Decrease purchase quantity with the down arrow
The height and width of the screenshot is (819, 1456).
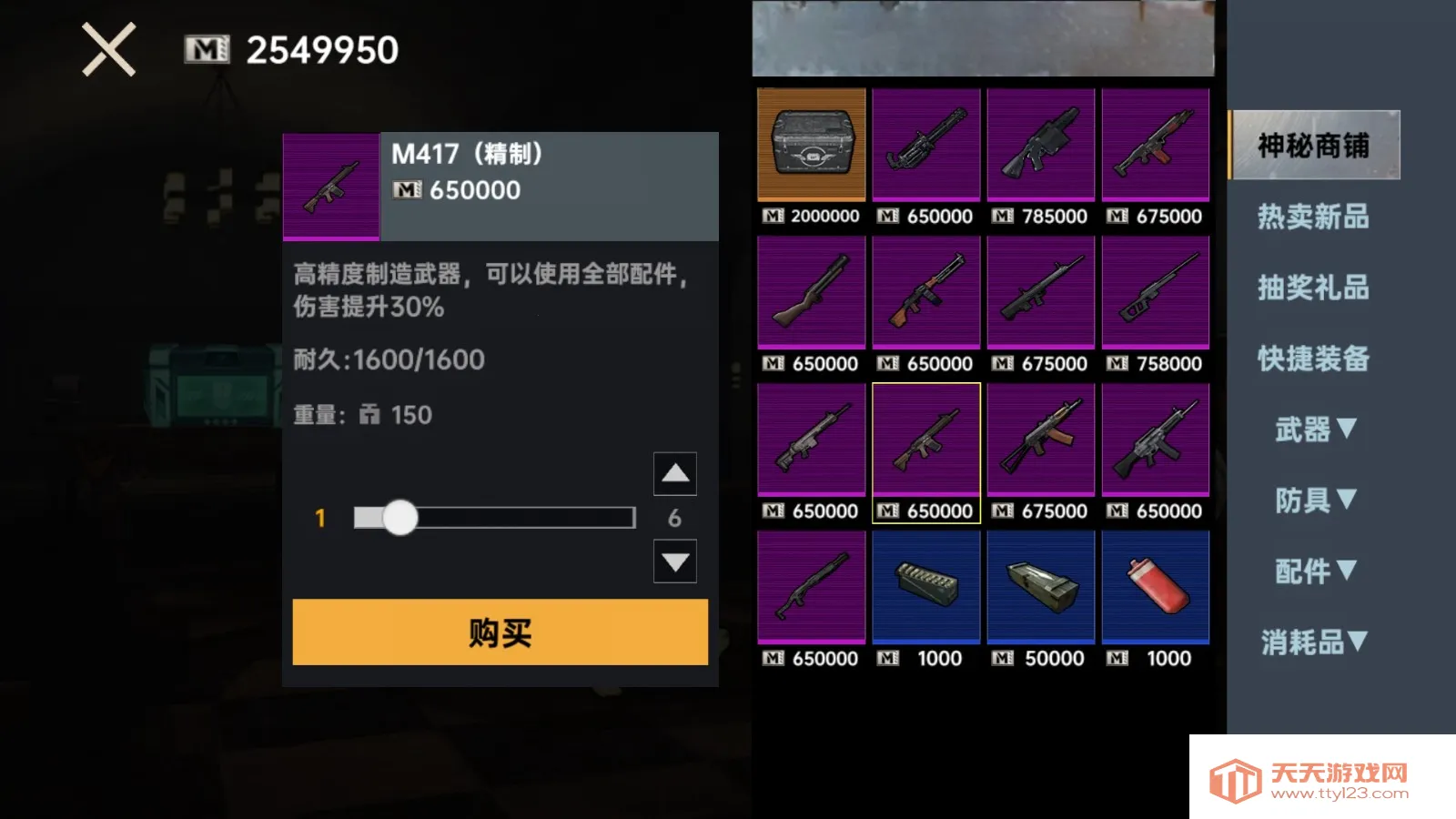pos(674,561)
